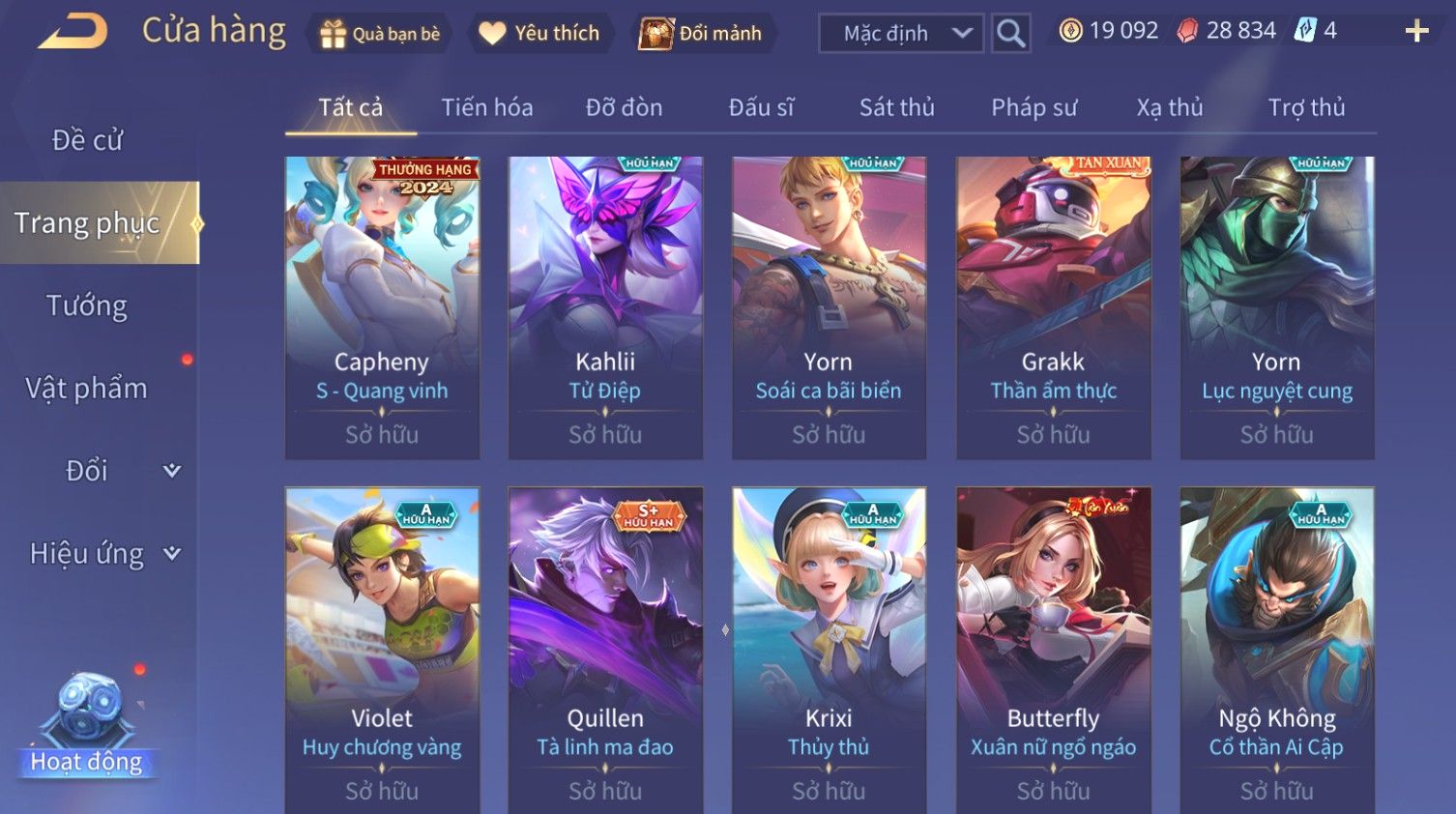Add currency with the plus button

click(x=1416, y=32)
